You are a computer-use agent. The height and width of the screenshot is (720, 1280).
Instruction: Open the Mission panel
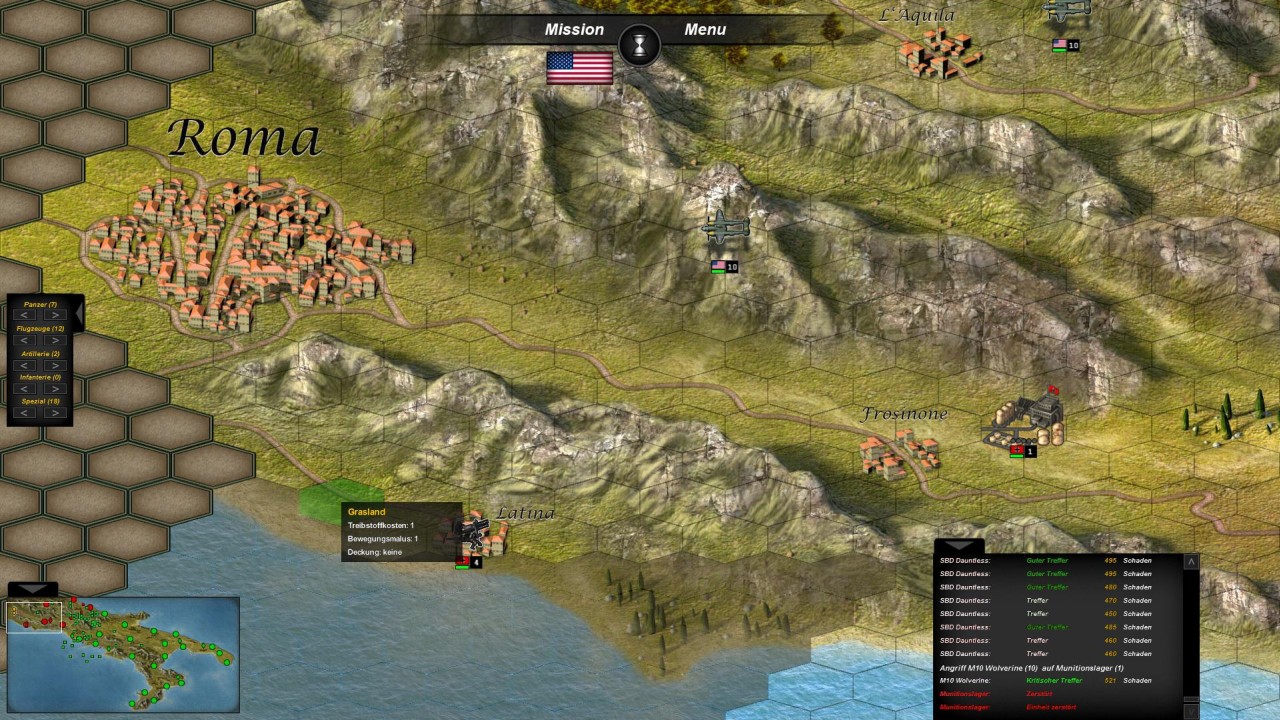(574, 29)
